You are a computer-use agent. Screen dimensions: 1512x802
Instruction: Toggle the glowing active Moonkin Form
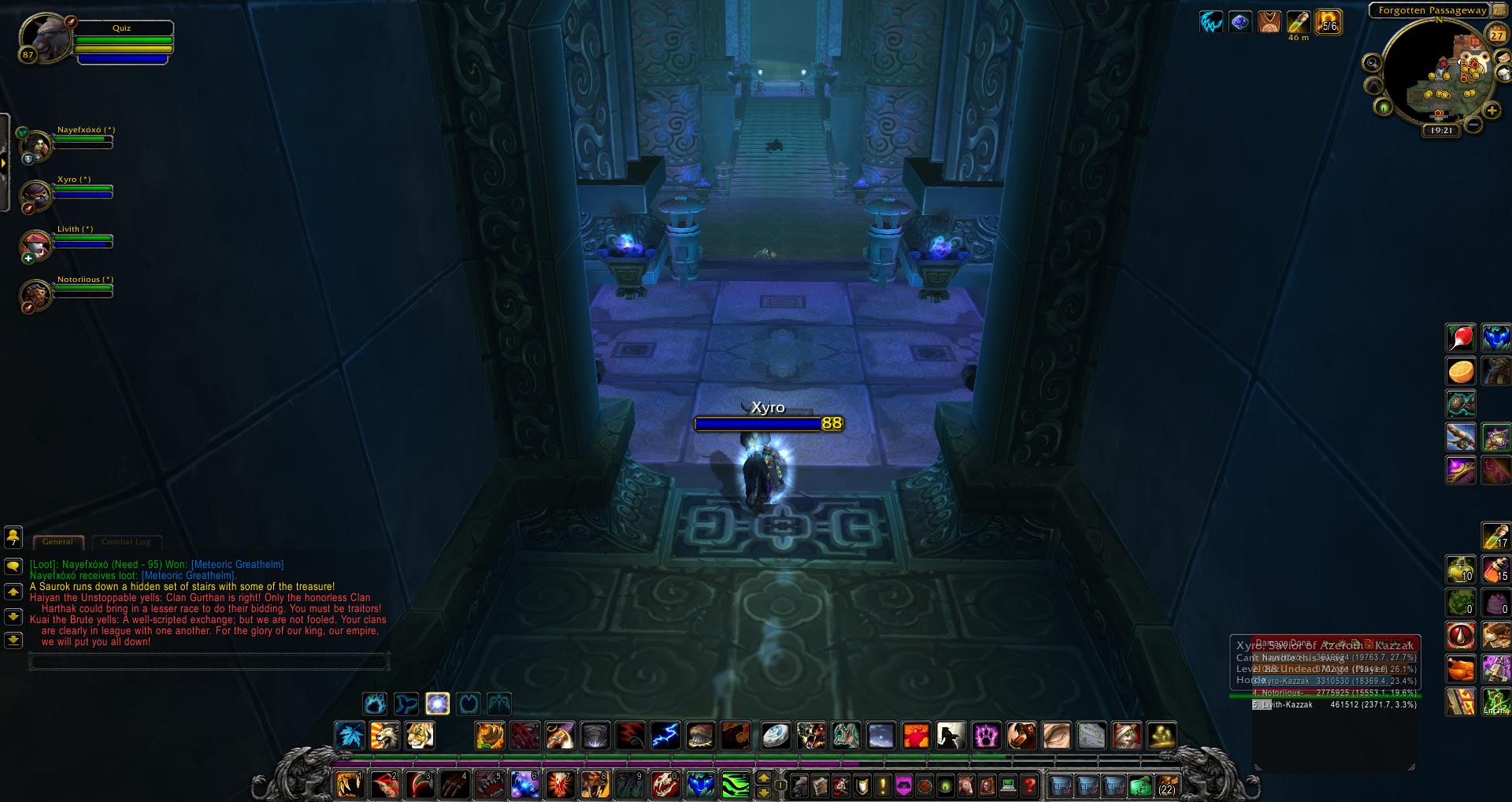click(x=438, y=704)
